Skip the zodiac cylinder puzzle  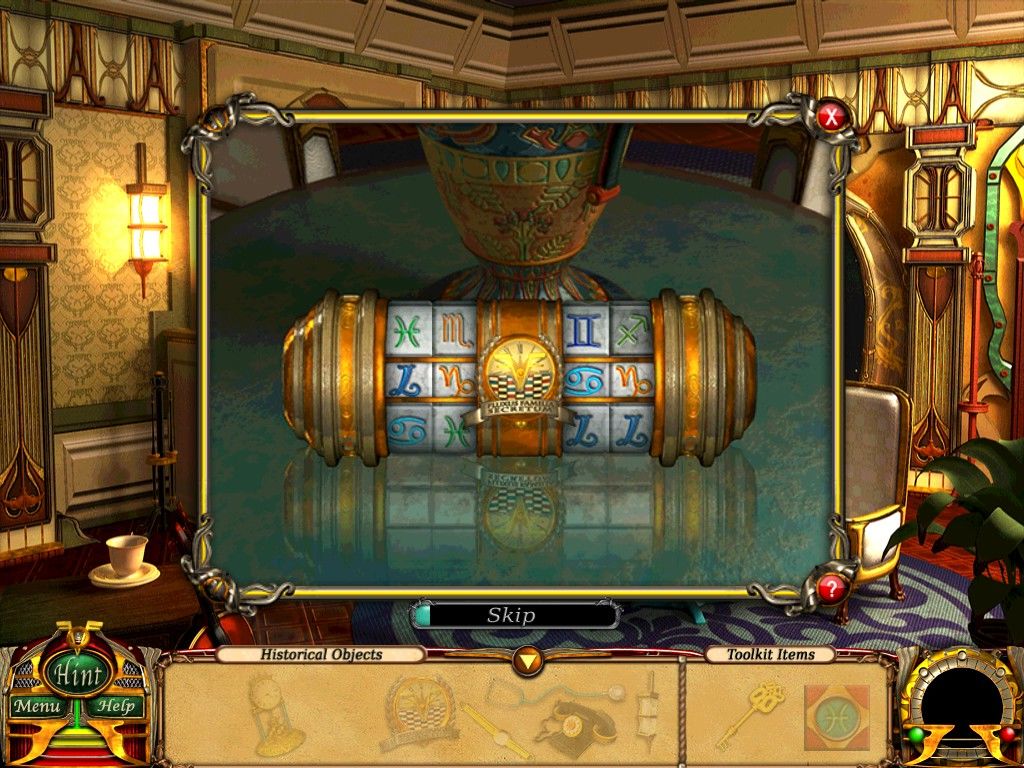512,615
